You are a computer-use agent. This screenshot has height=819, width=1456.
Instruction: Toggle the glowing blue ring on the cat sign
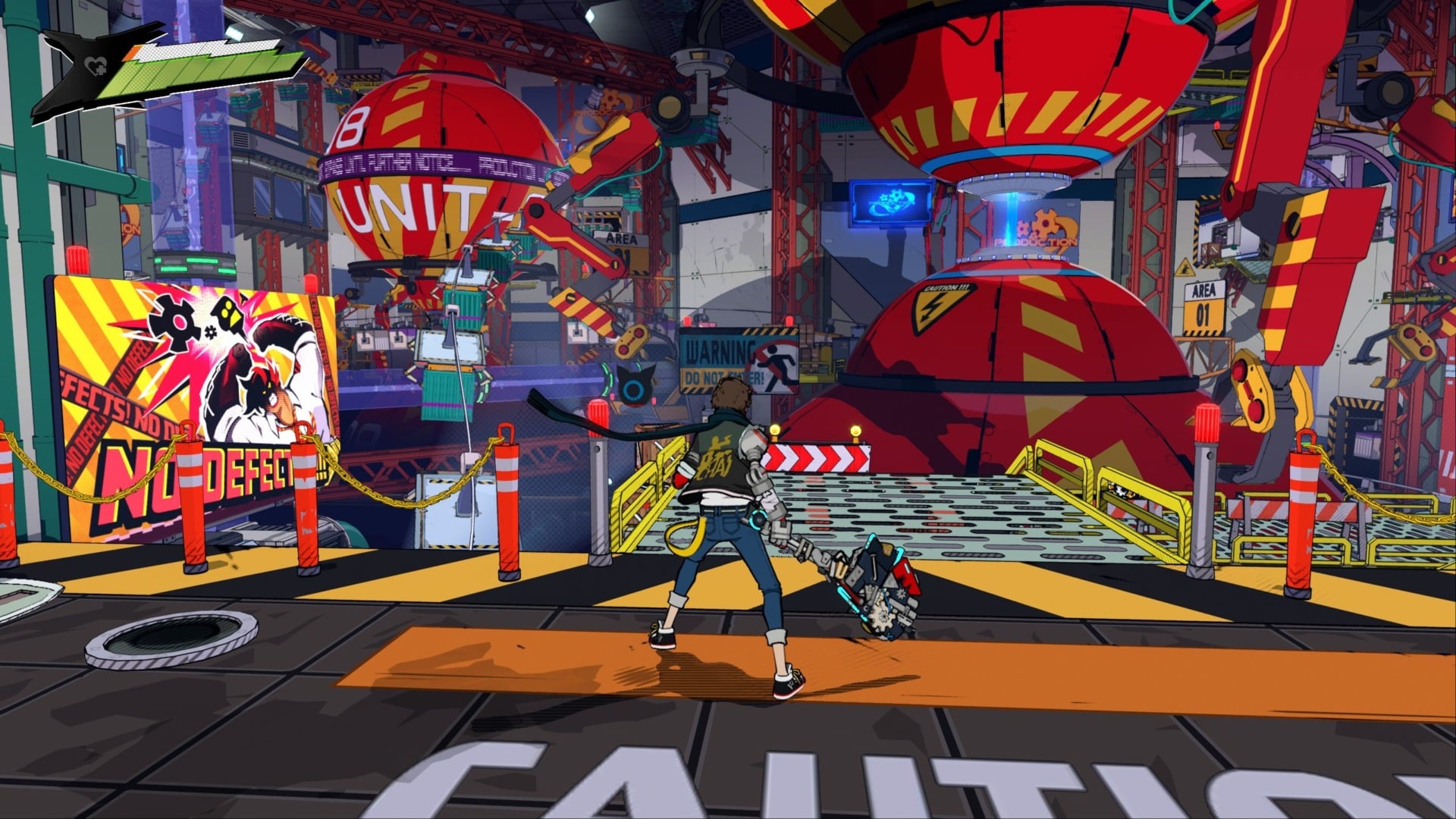pos(632,392)
